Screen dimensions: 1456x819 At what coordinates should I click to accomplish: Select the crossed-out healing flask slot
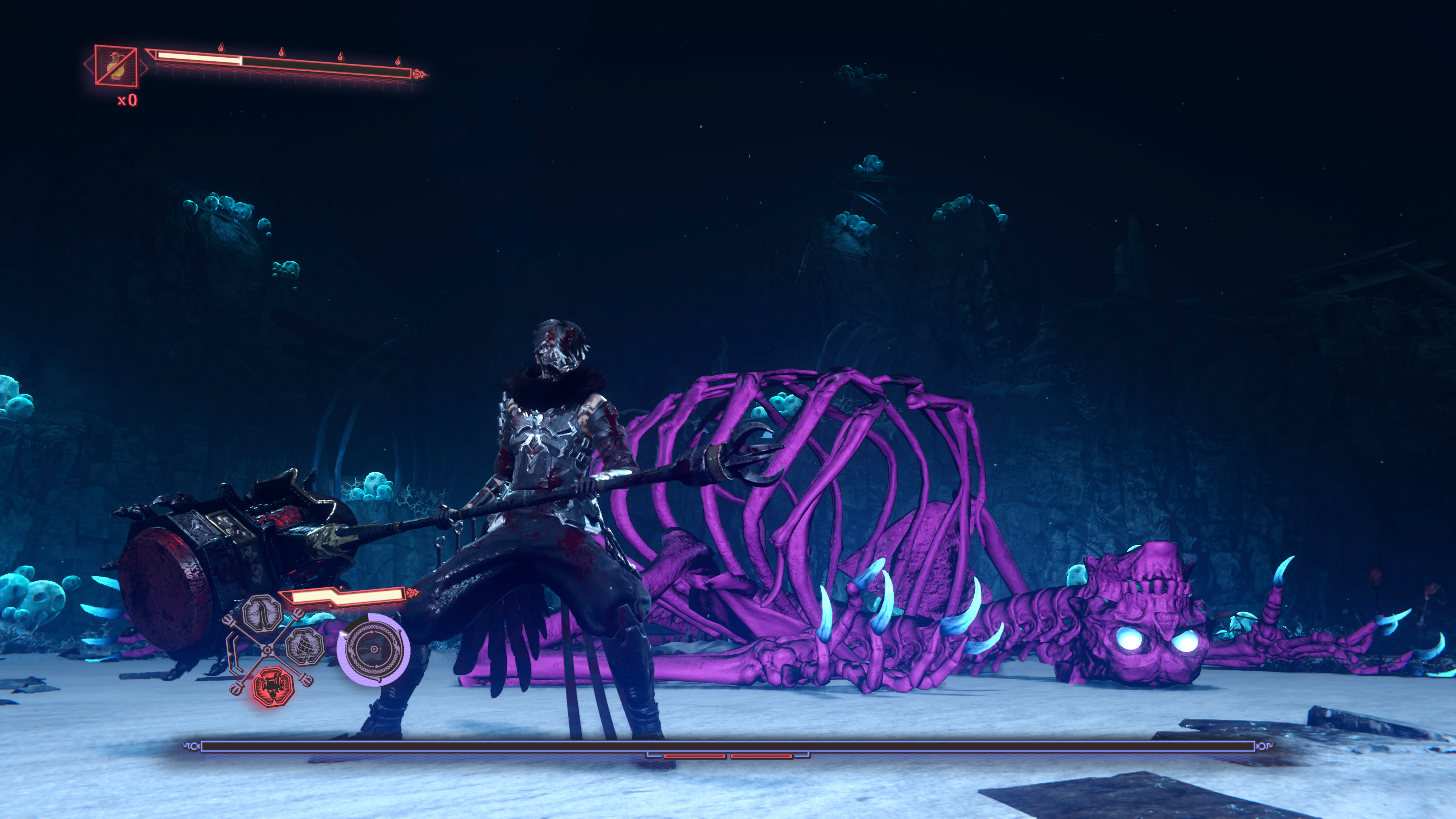click(116, 66)
